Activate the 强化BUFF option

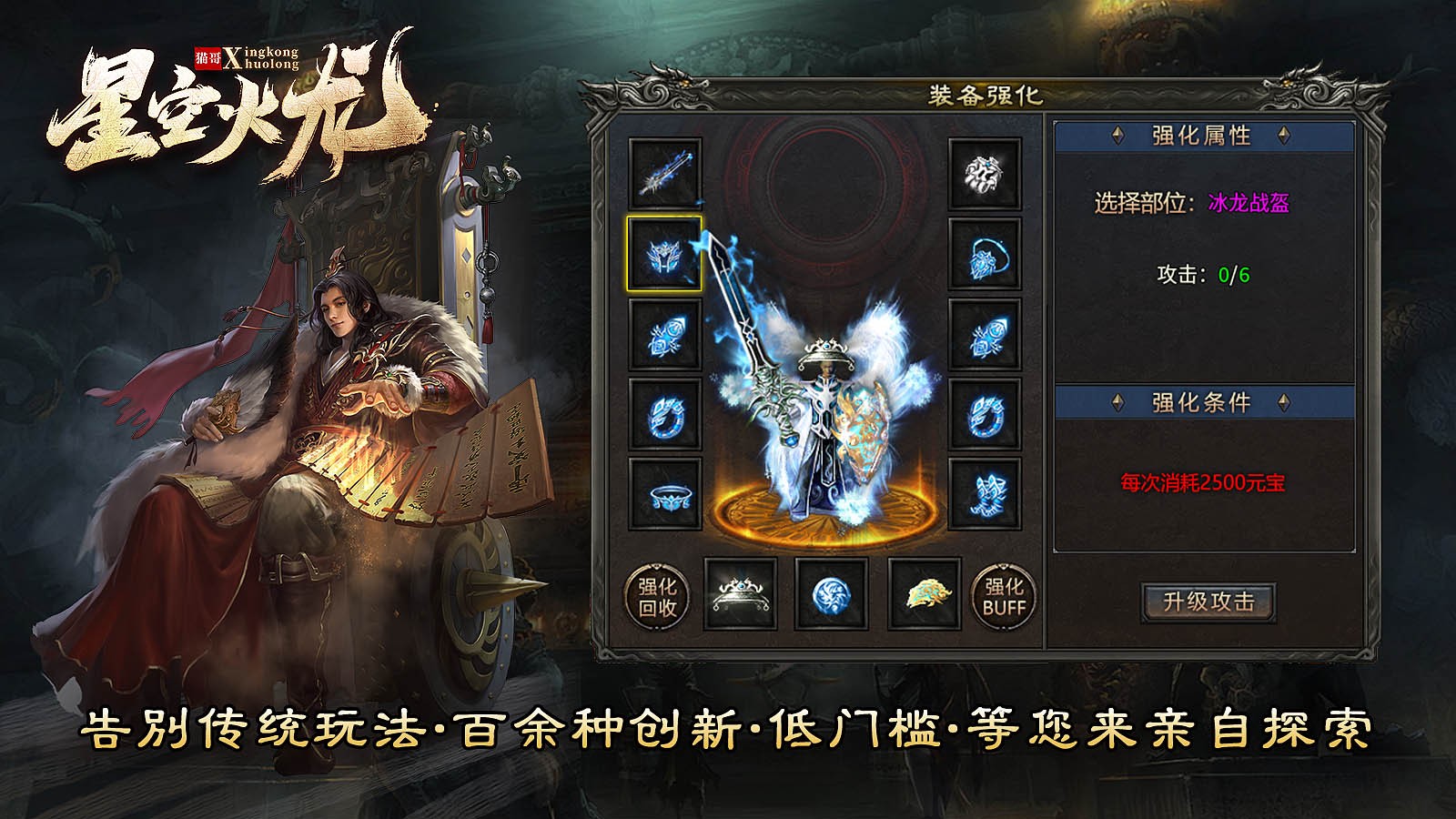click(1006, 596)
